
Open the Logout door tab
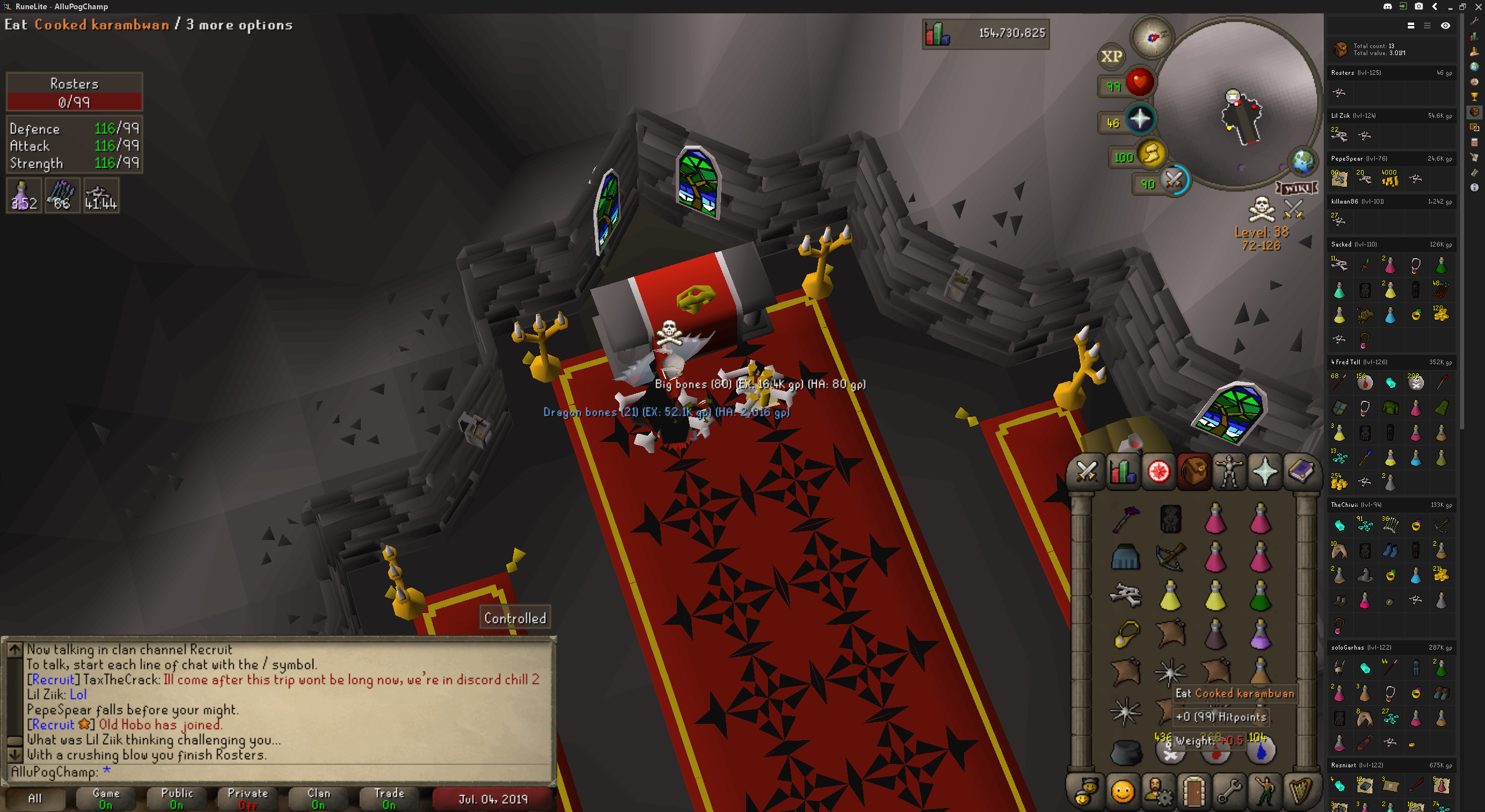(x=1193, y=791)
